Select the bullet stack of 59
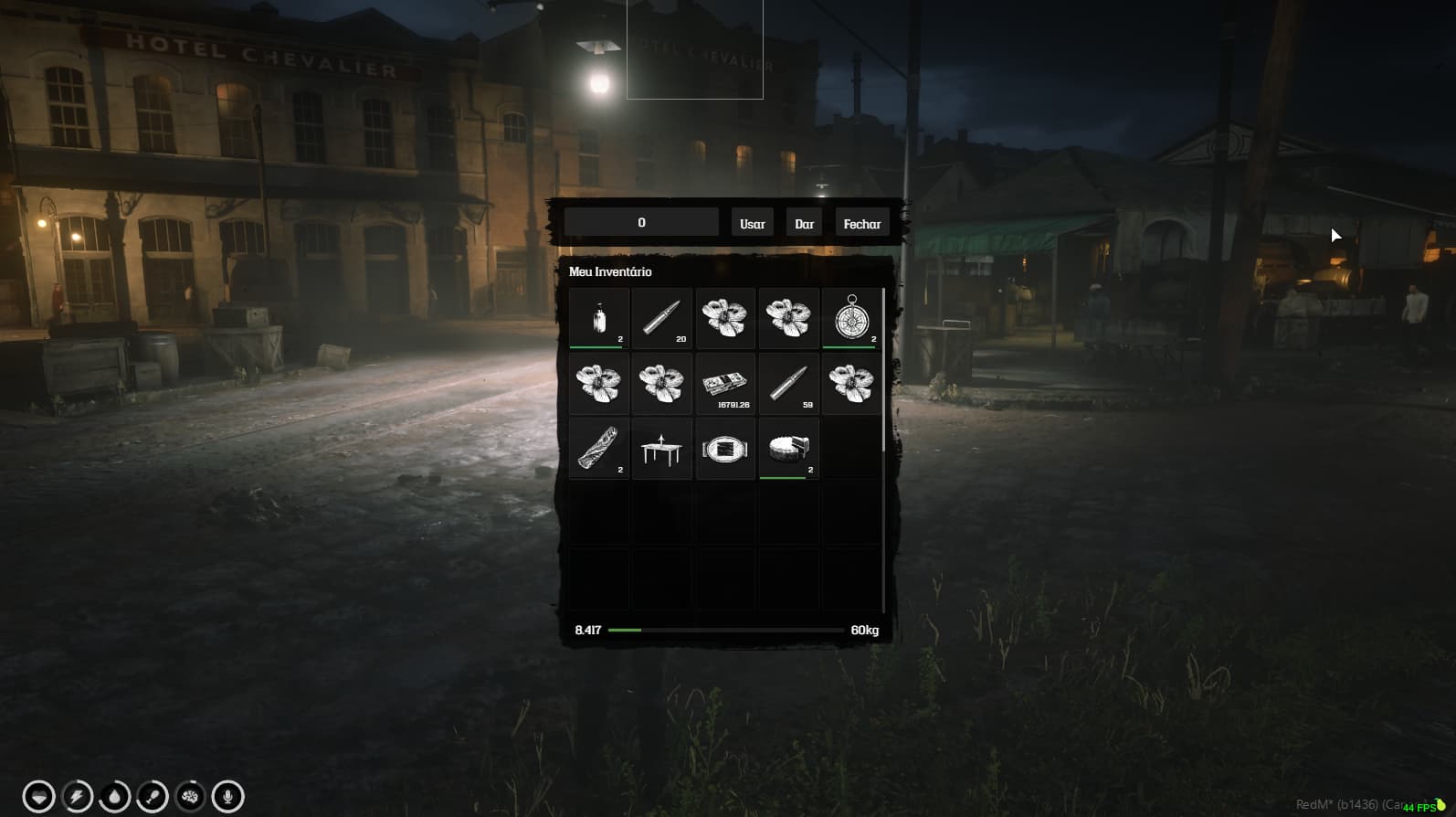The height and width of the screenshot is (817, 1456). (x=789, y=384)
